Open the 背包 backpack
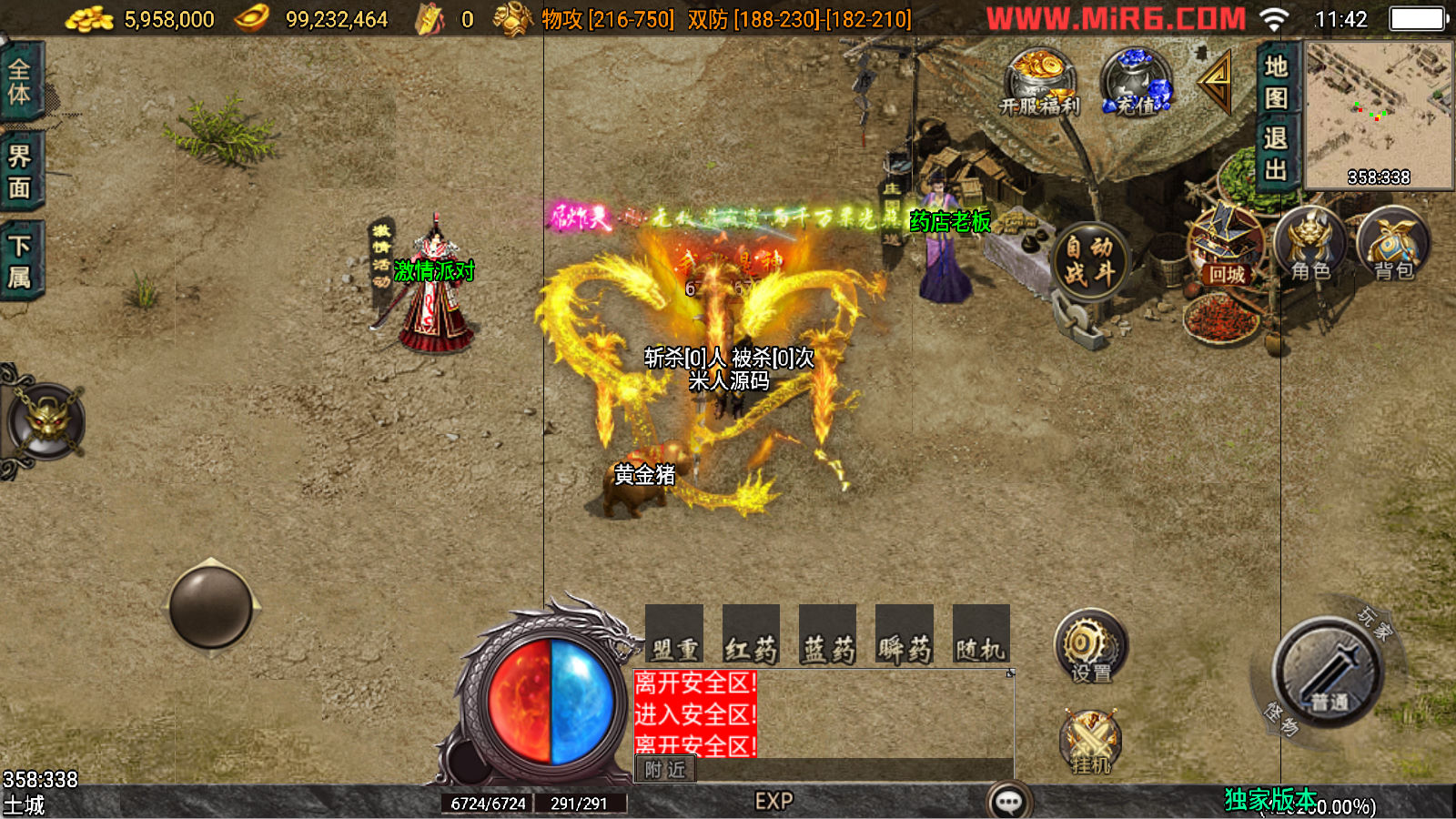The image size is (1456, 819). coord(1393,246)
